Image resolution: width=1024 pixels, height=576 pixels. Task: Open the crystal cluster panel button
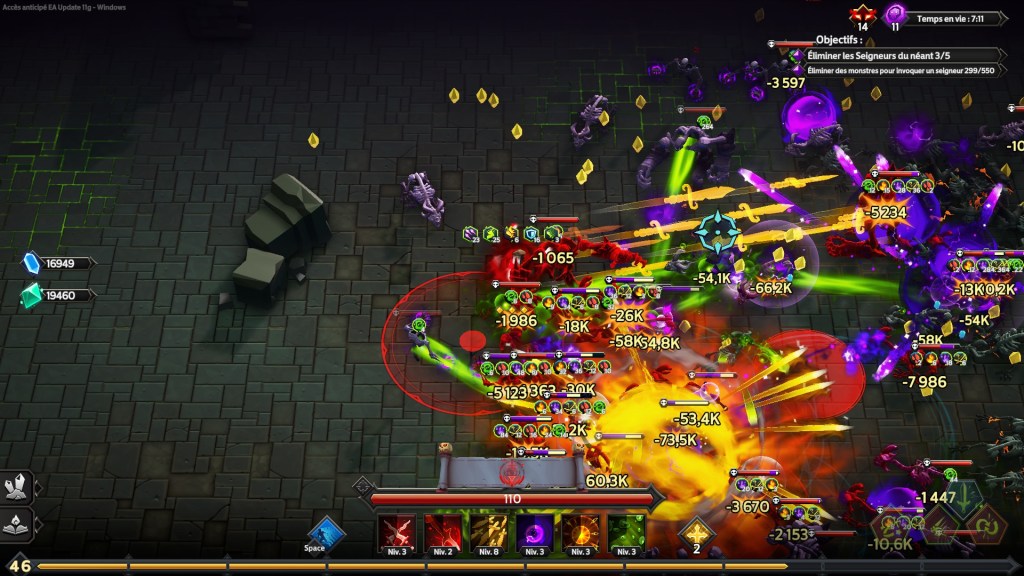pos(18,487)
